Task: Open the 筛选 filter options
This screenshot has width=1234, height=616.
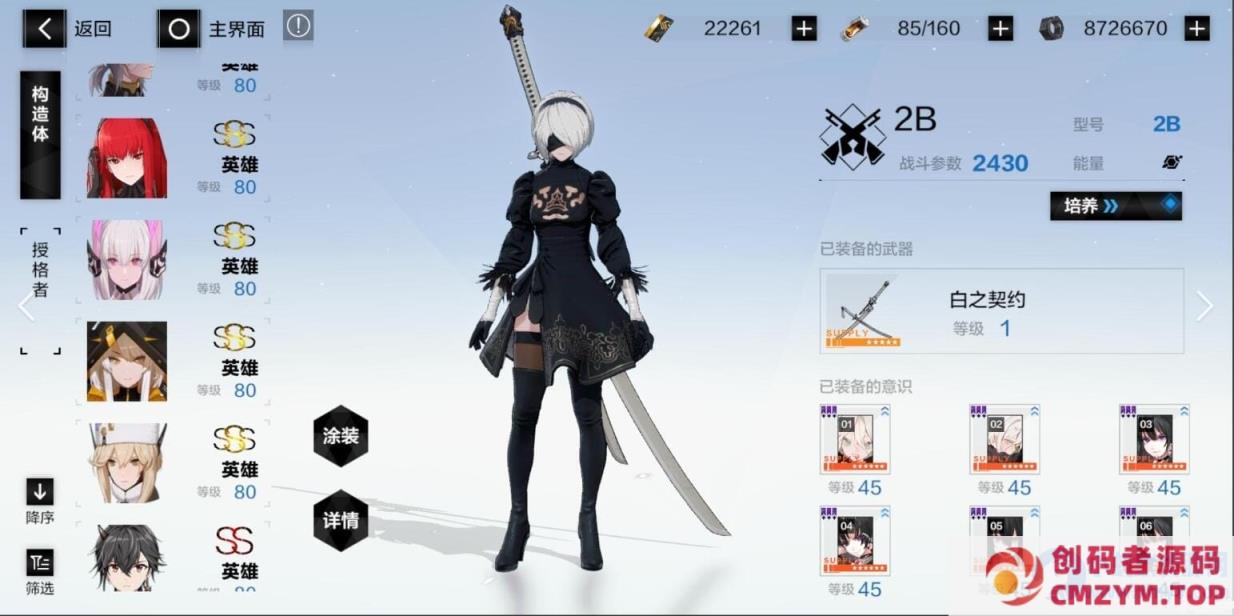Action: pyautogui.click(x=40, y=571)
